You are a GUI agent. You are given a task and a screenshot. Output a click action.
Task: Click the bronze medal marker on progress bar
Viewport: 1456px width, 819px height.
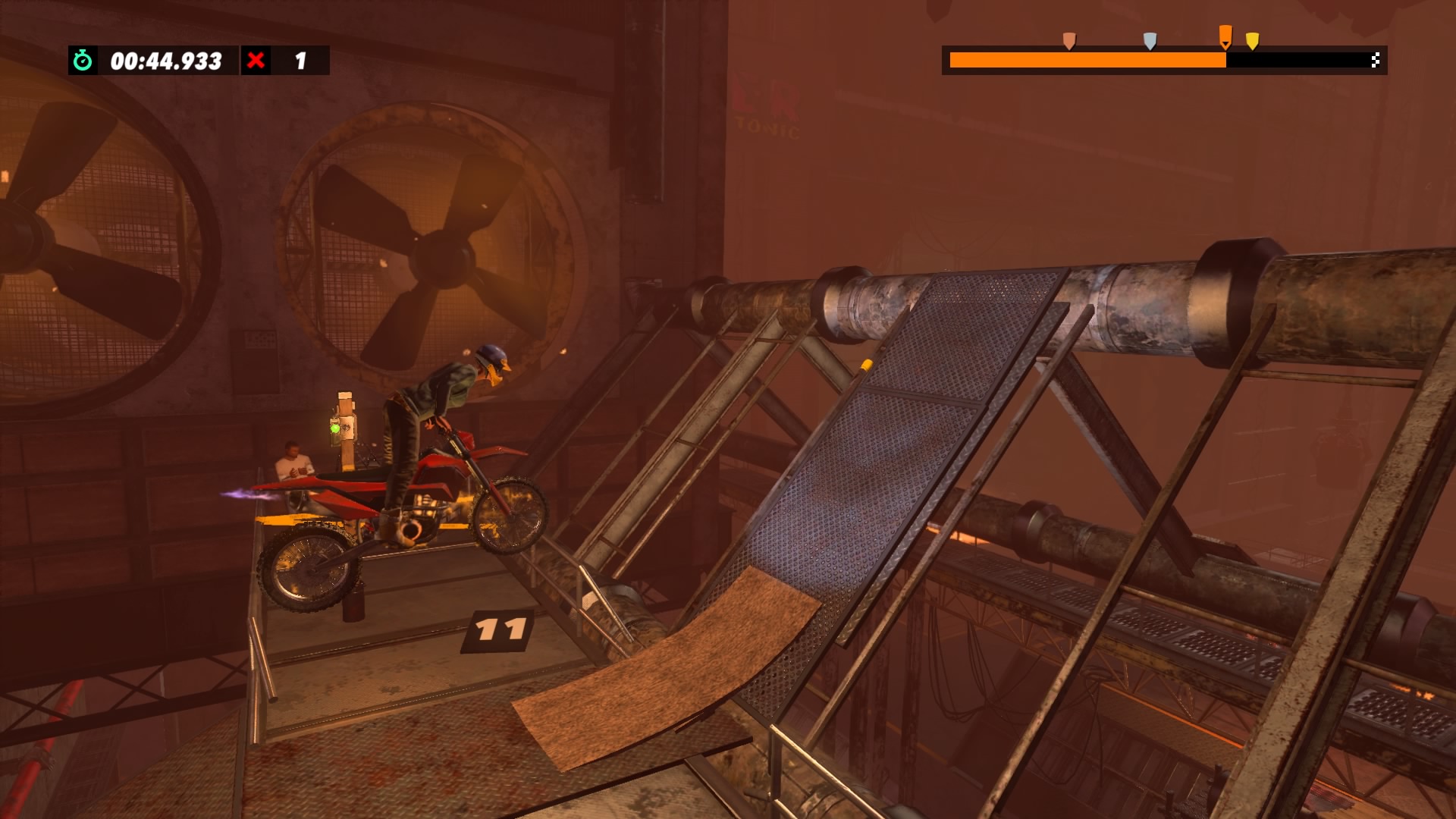pyautogui.click(x=1069, y=40)
